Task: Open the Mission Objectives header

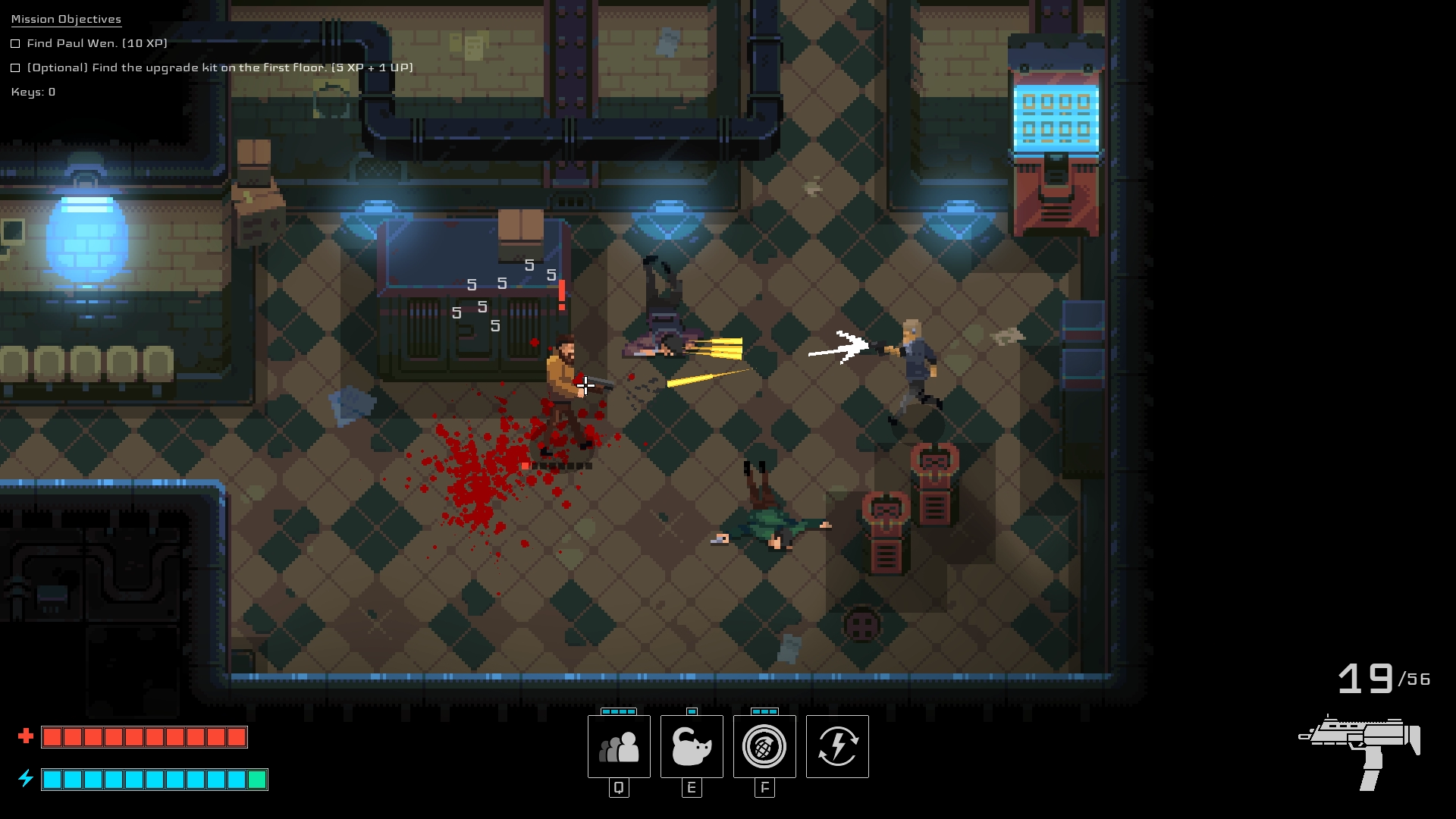Action: click(x=66, y=19)
